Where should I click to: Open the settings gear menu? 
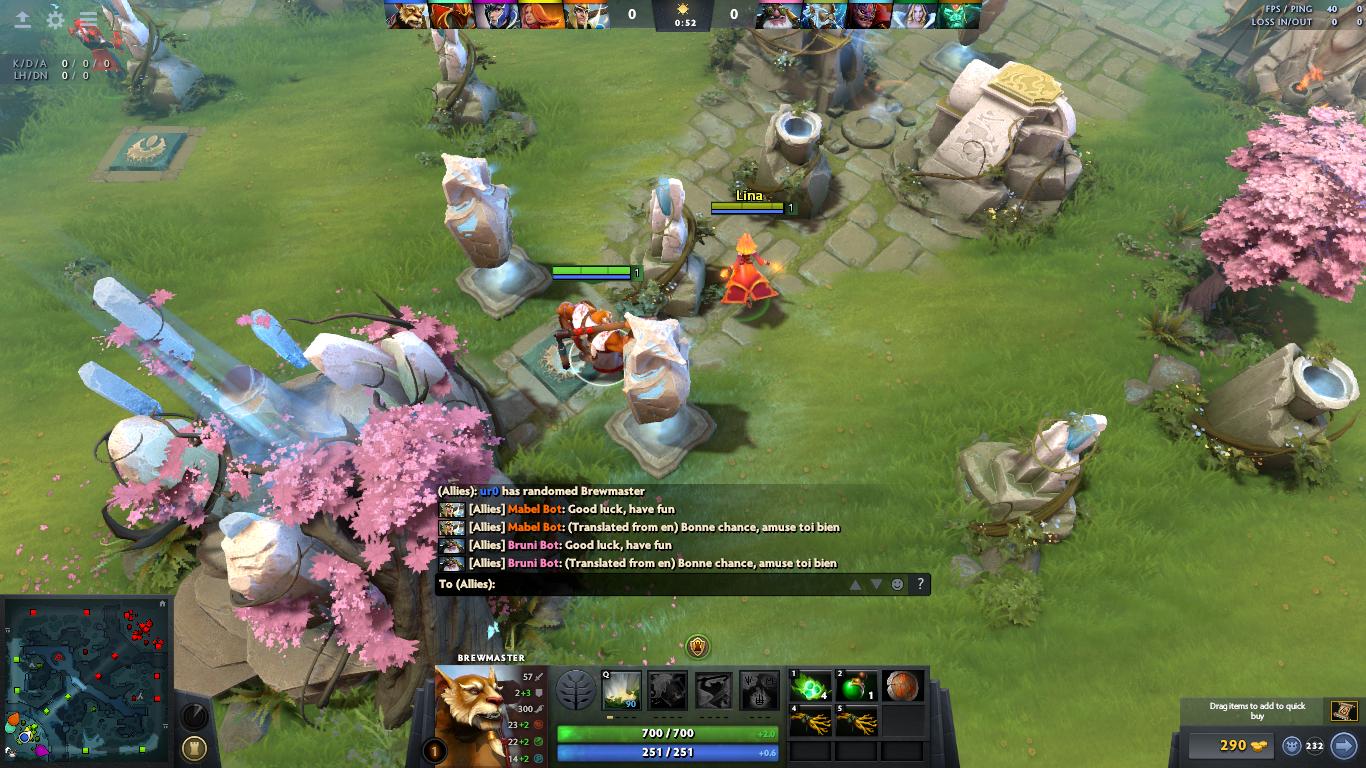point(56,19)
